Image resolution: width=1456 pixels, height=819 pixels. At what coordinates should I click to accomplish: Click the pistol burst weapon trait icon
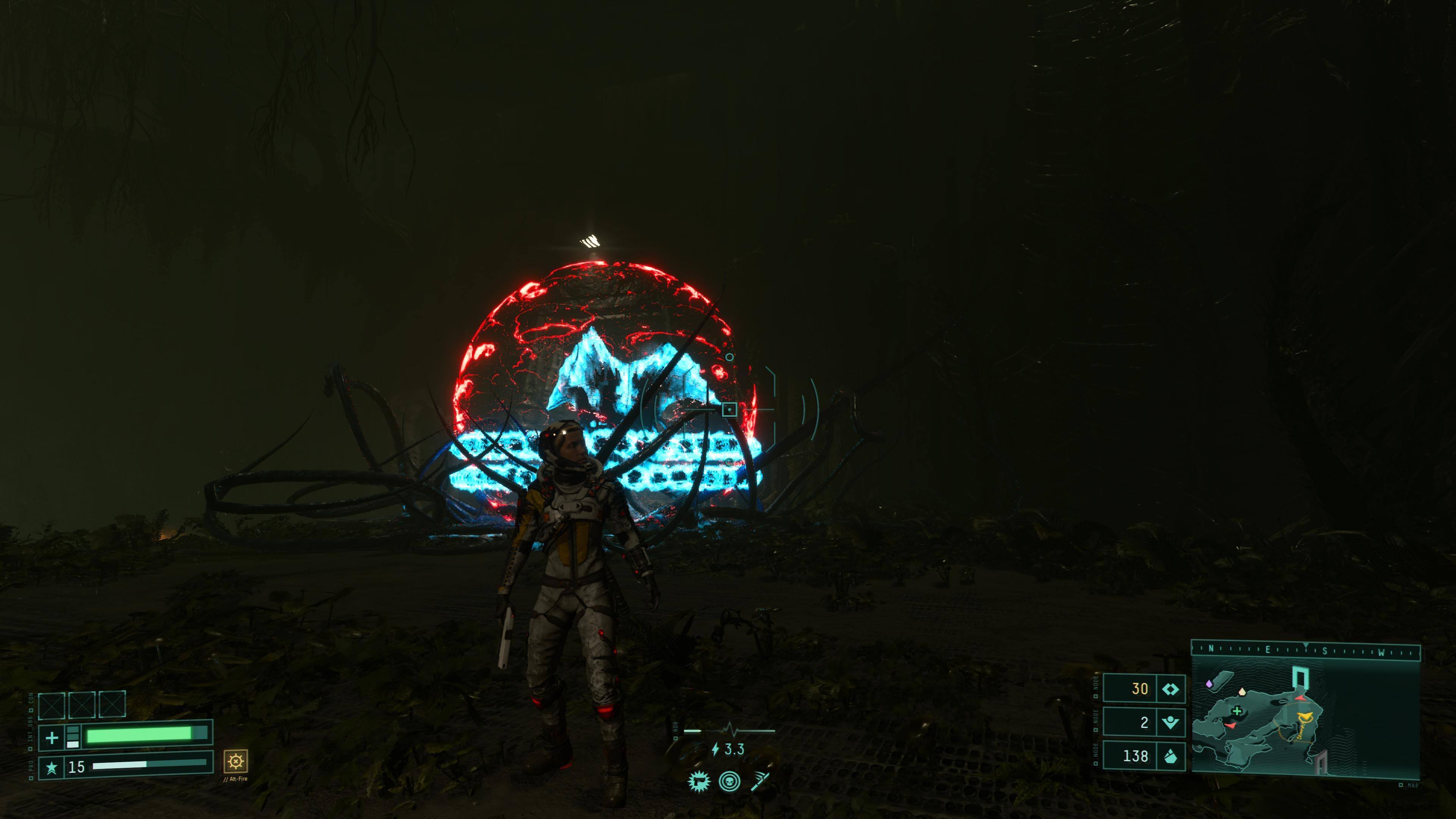[x=698, y=782]
